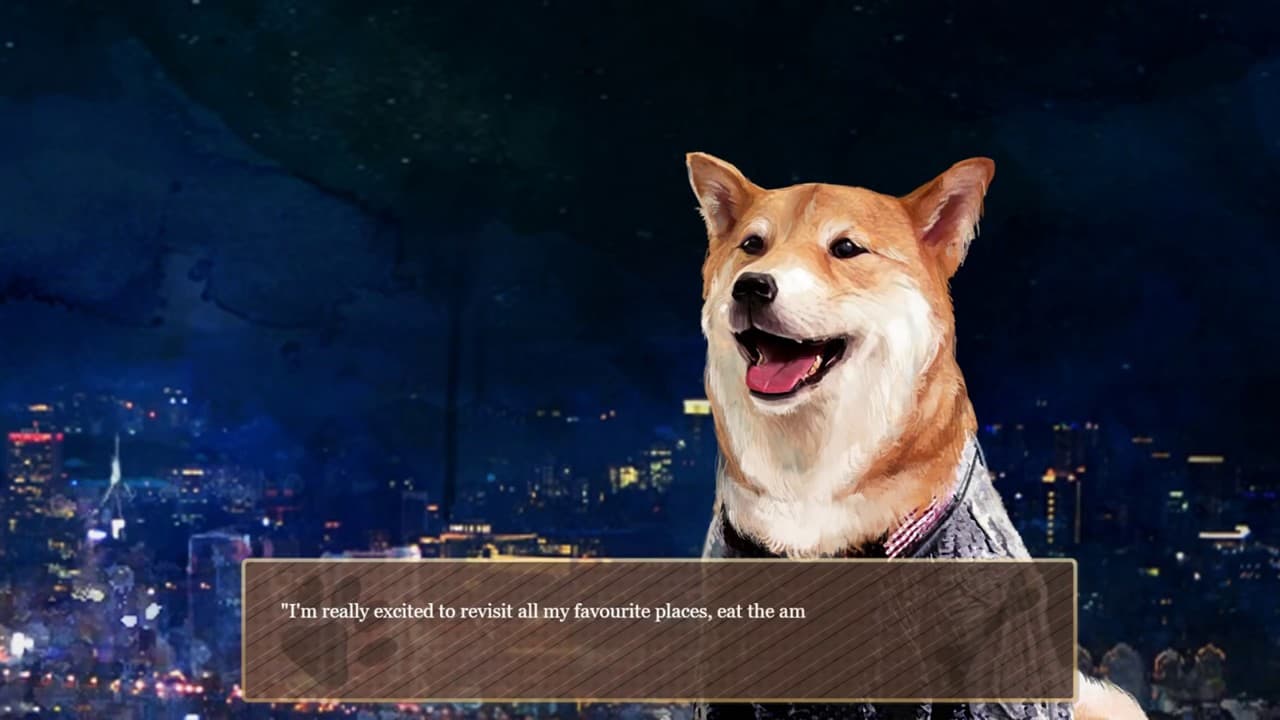Click the Shiba Inu character portrait
The width and height of the screenshot is (1280, 720).
pyautogui.click(x=830, y=330)
